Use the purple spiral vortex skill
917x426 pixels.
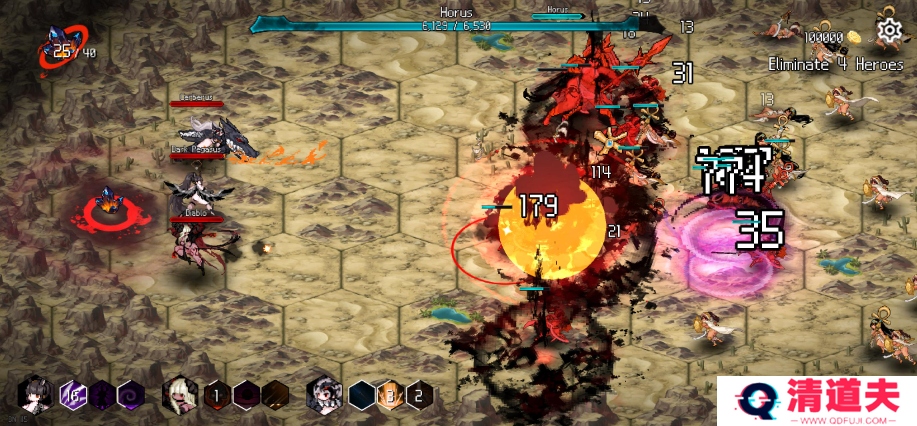(x=131, y=395)
